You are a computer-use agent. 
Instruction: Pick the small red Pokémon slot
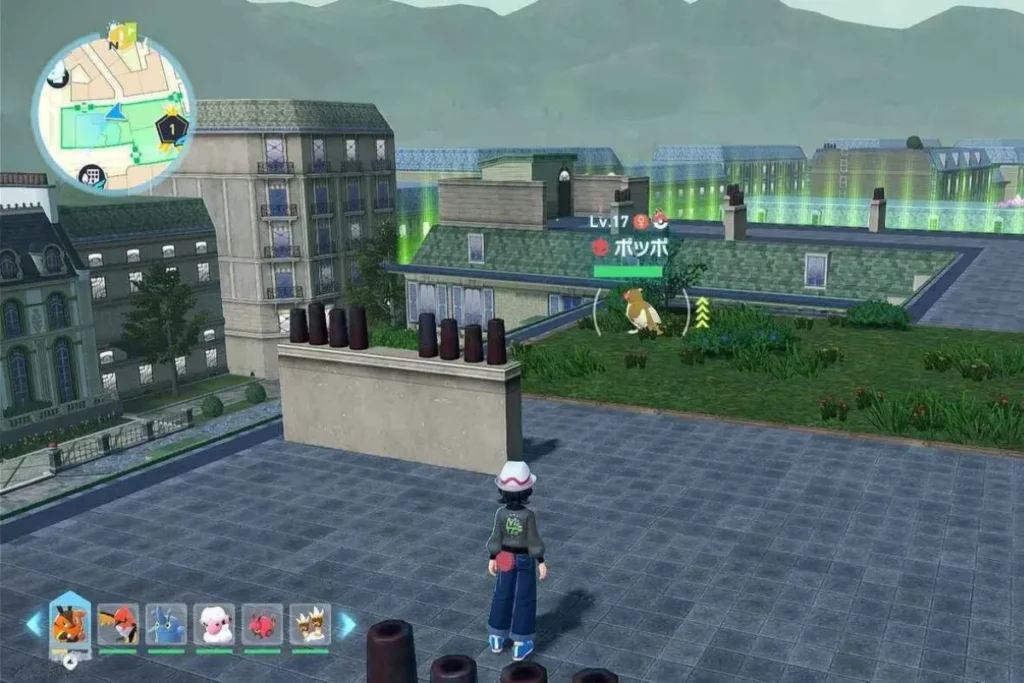[262, 625]
